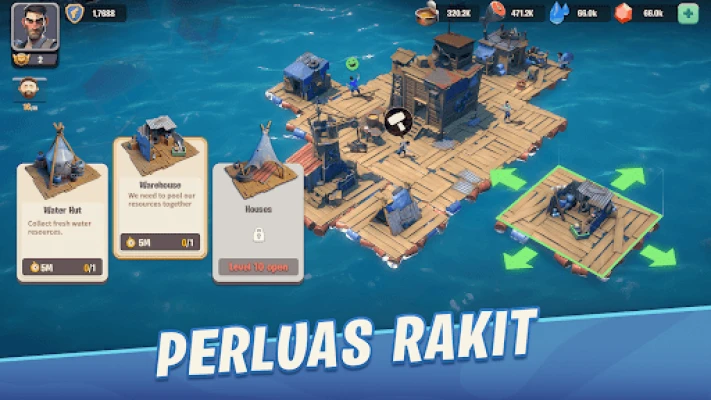Click the lower-left green raft arrow
Image resolution: width=711 pixels, height=400 pixels.
coord(521,259)
